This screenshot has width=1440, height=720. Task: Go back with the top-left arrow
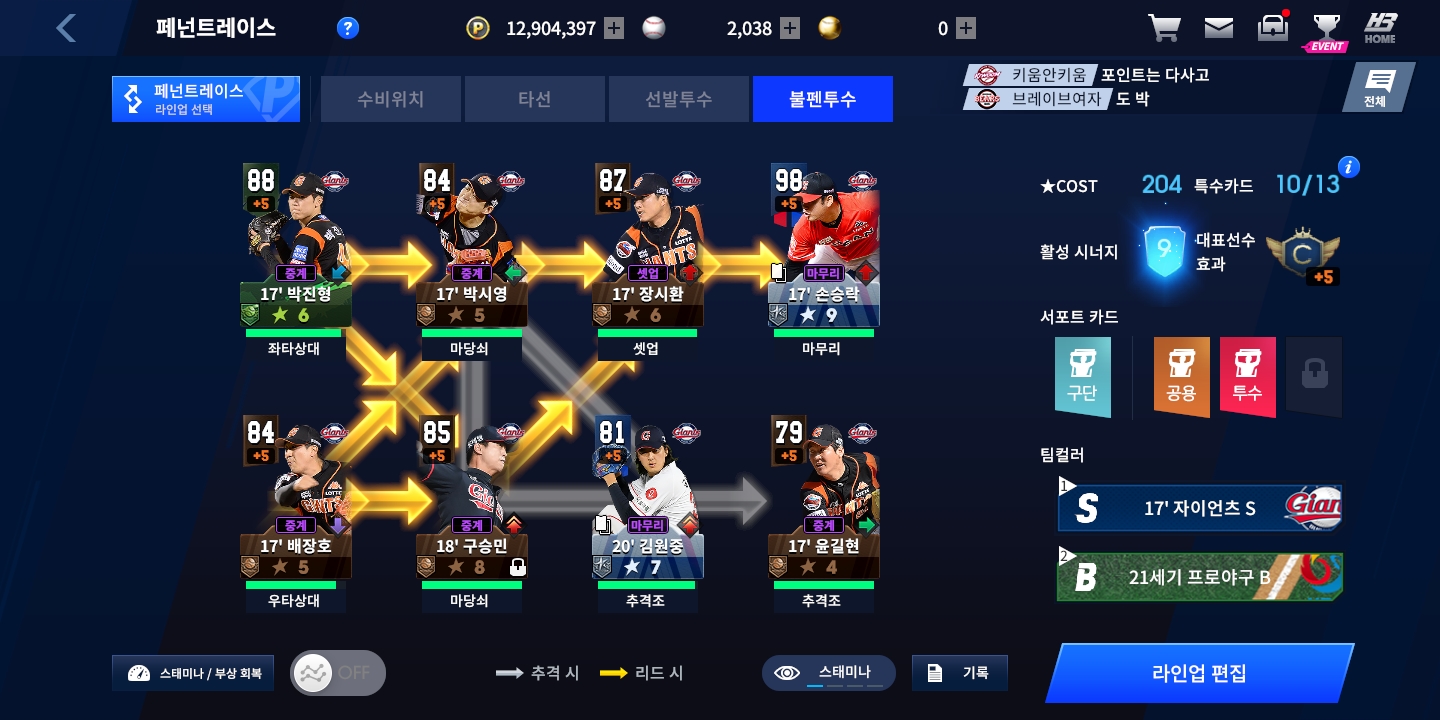point(66,28)
